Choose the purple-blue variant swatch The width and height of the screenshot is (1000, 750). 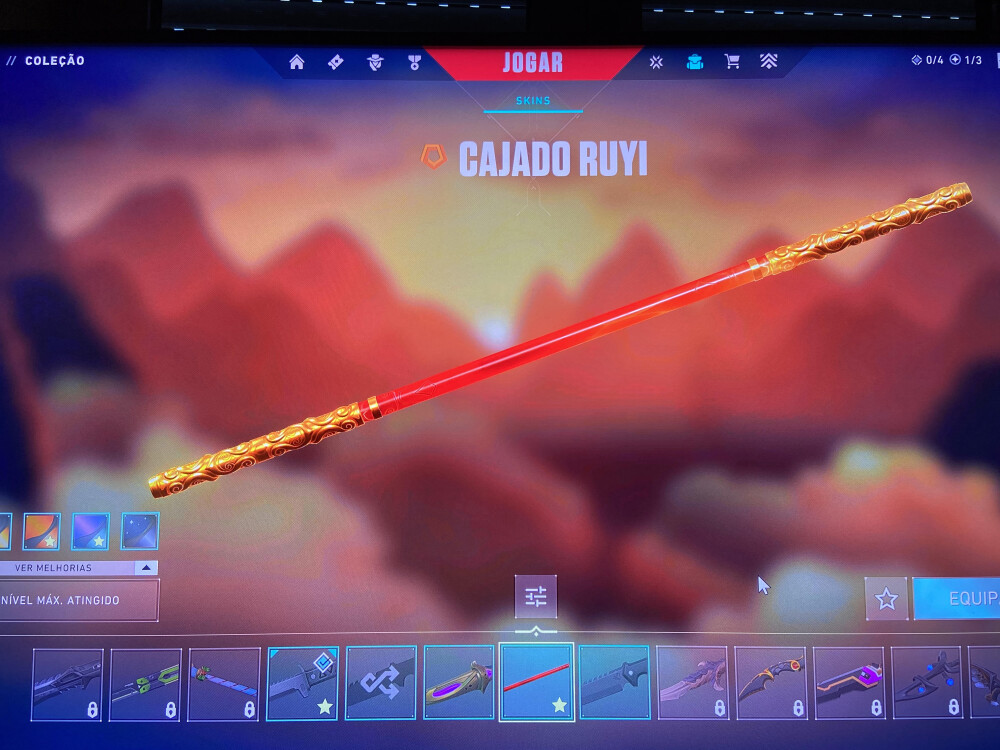[90, 531]
